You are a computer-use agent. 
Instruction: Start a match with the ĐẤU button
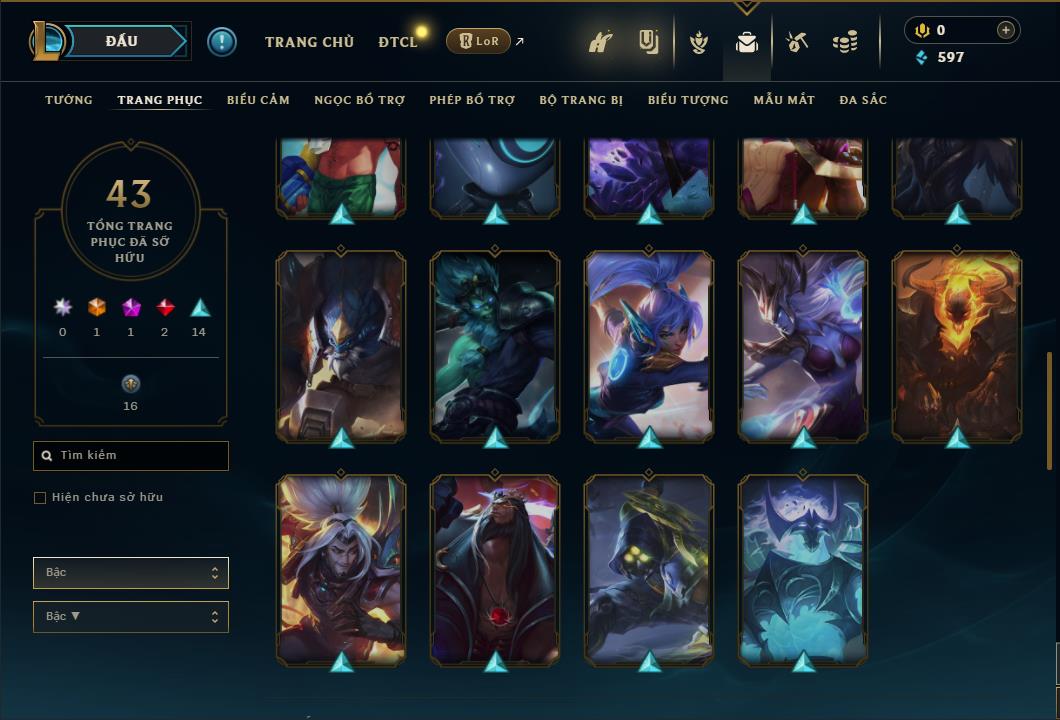pos(121,41)
